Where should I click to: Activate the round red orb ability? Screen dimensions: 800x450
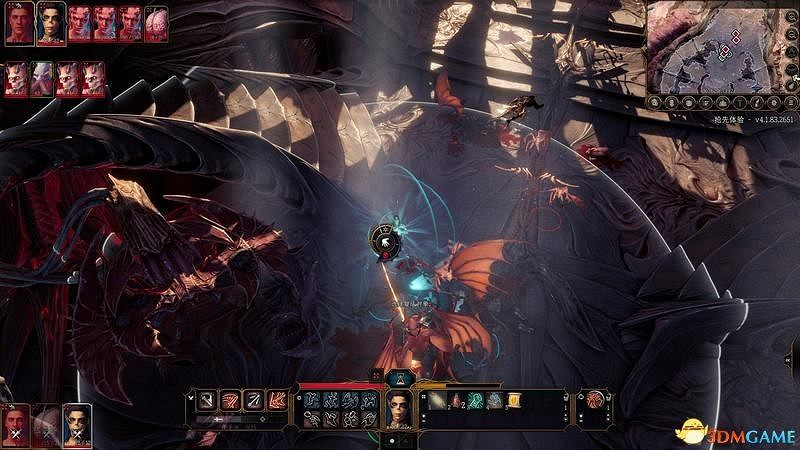pyautogui.click(x=597, y=402)
